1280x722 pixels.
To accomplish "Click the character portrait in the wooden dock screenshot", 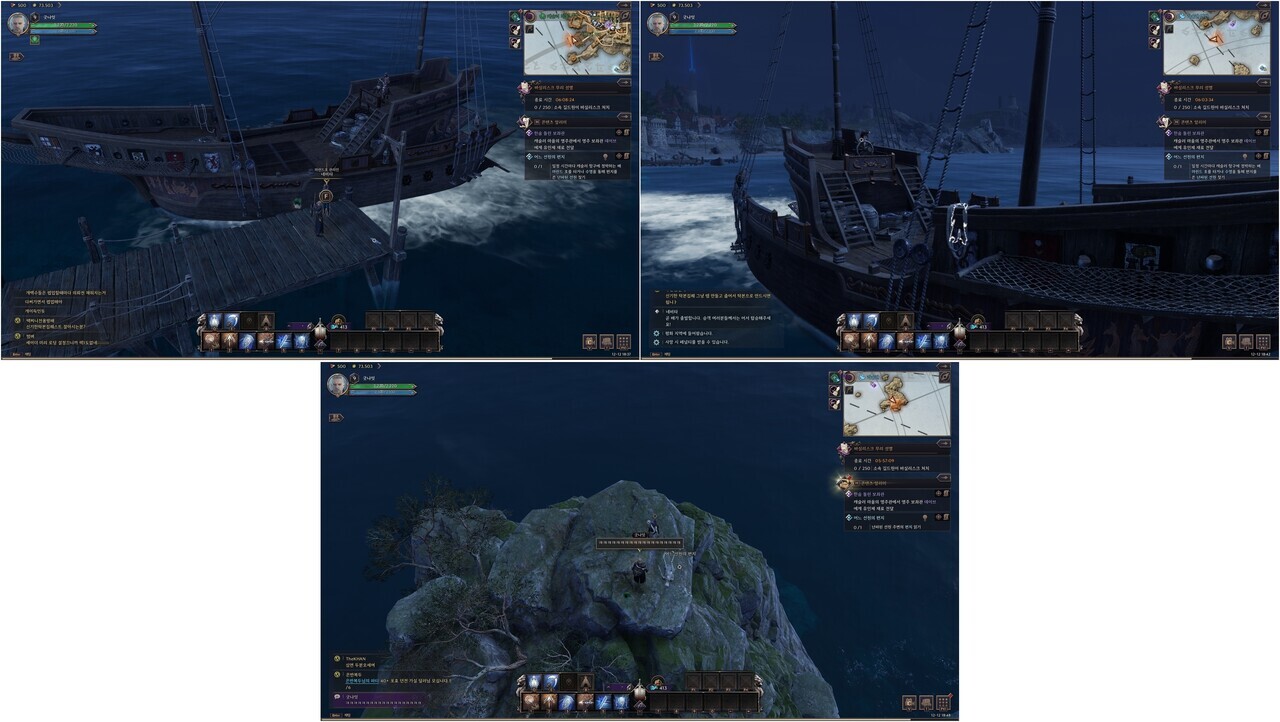I will (18, 25).
